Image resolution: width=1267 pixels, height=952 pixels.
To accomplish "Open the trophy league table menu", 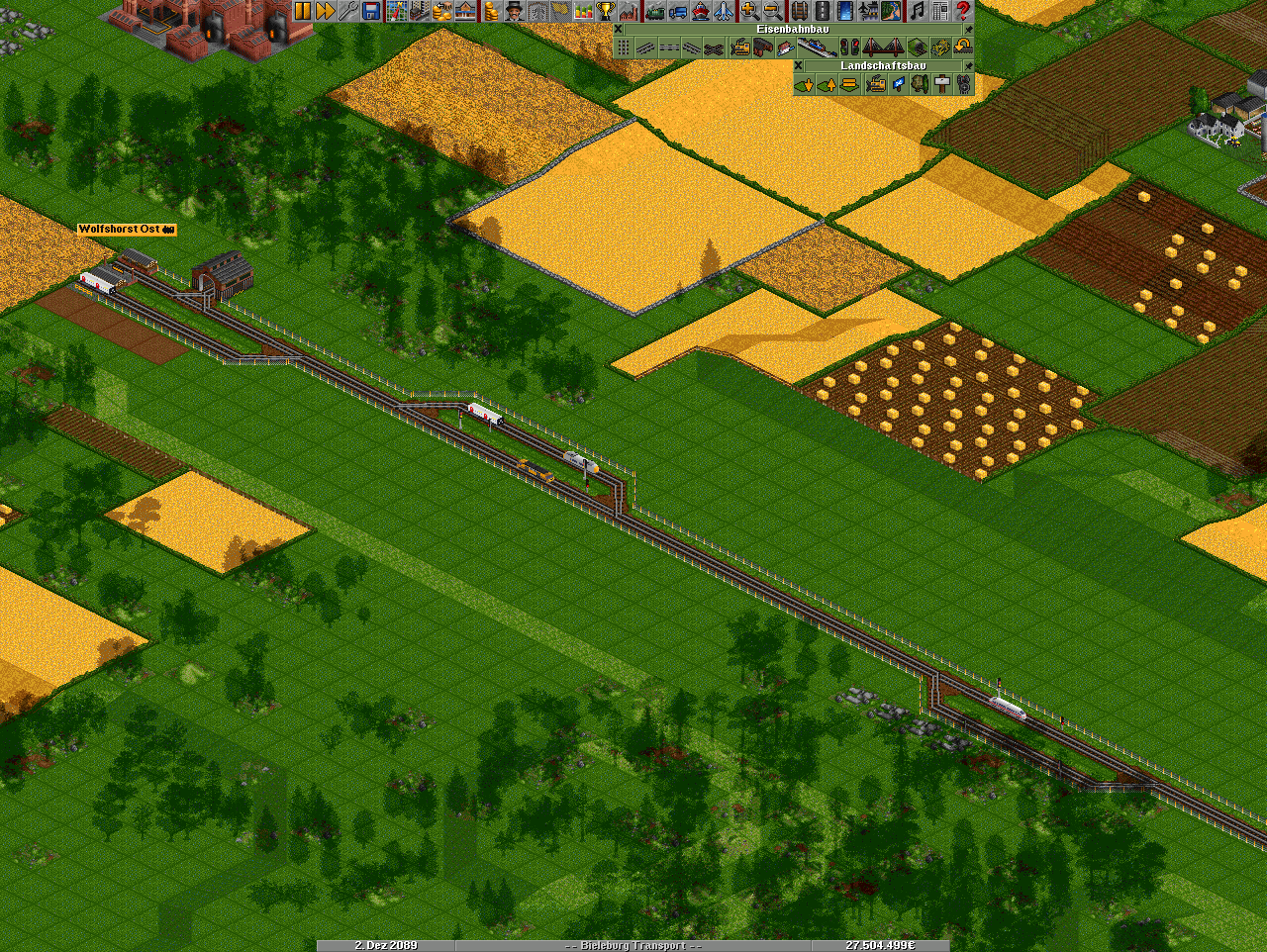I will (x=606, y=11).
